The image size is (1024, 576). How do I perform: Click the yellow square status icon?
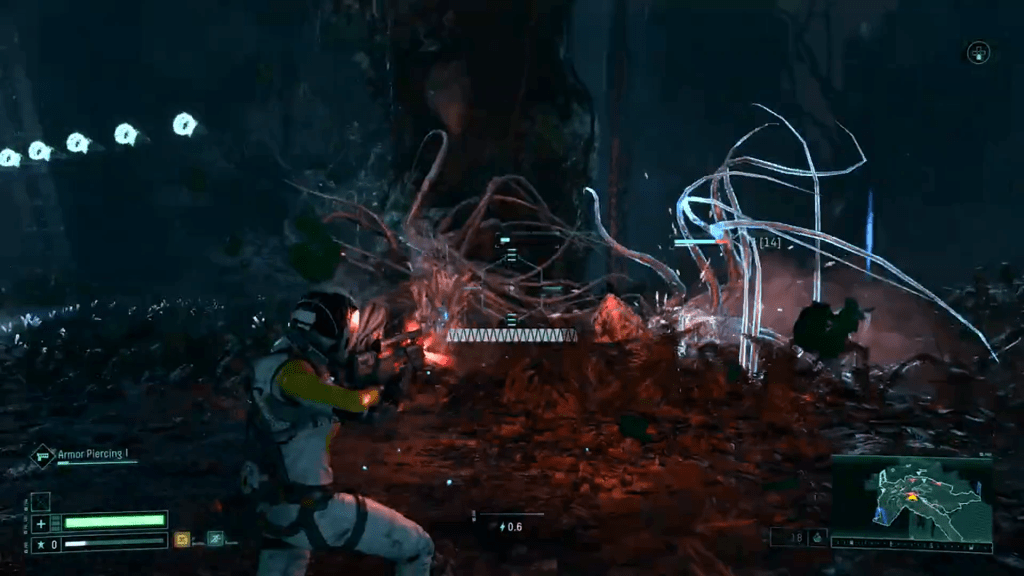point(182,540)
